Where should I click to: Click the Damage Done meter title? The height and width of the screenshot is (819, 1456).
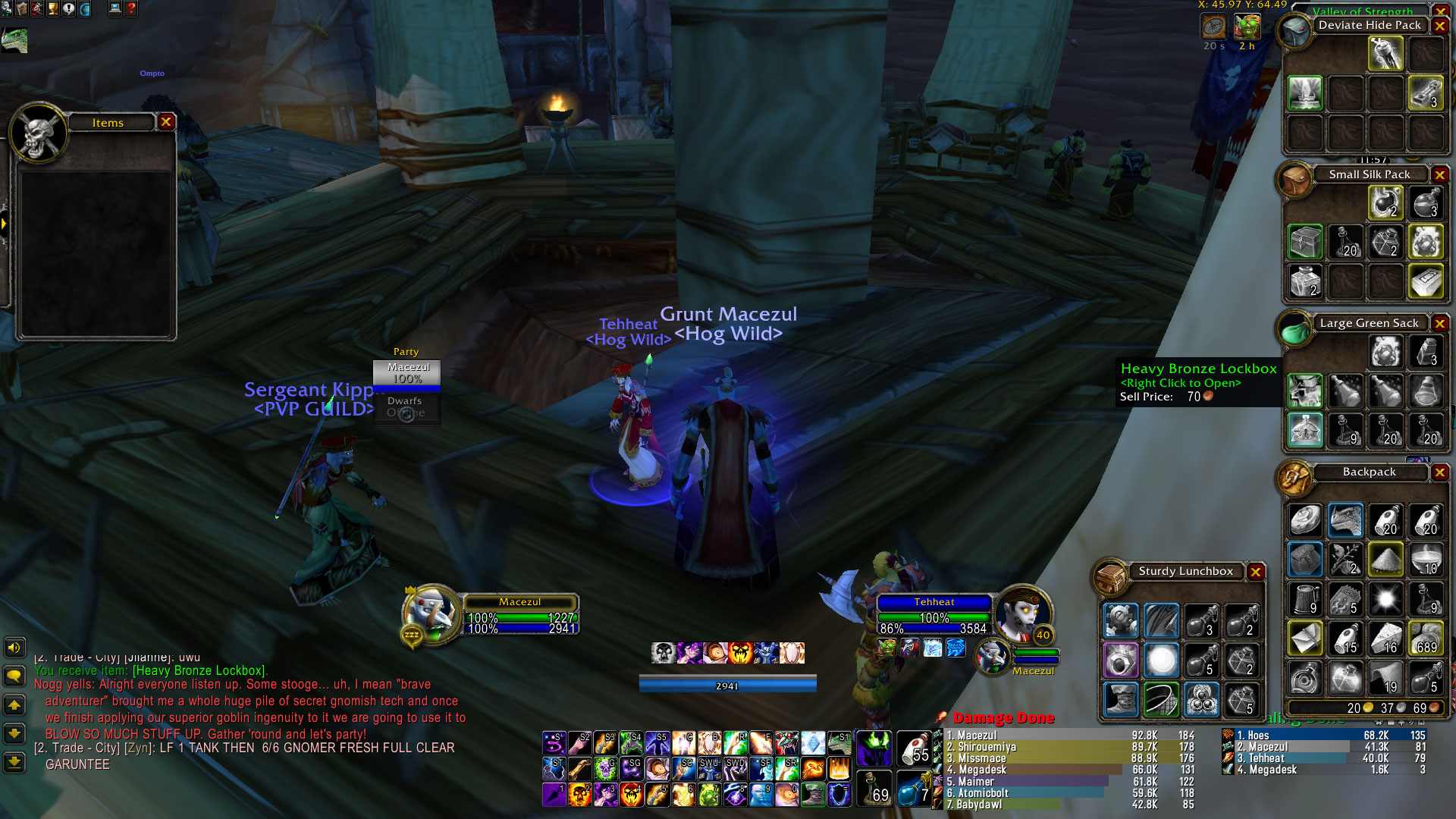tap(1003, 717)
